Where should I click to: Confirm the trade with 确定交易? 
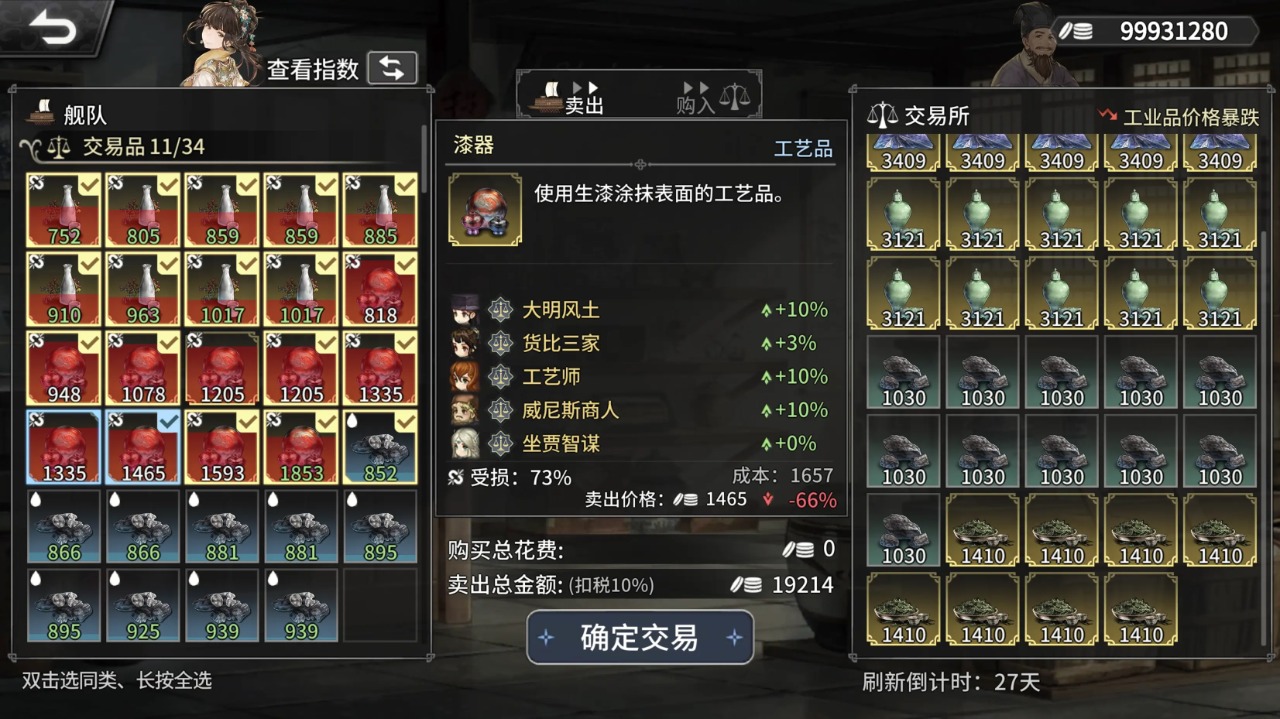(640, 638)
